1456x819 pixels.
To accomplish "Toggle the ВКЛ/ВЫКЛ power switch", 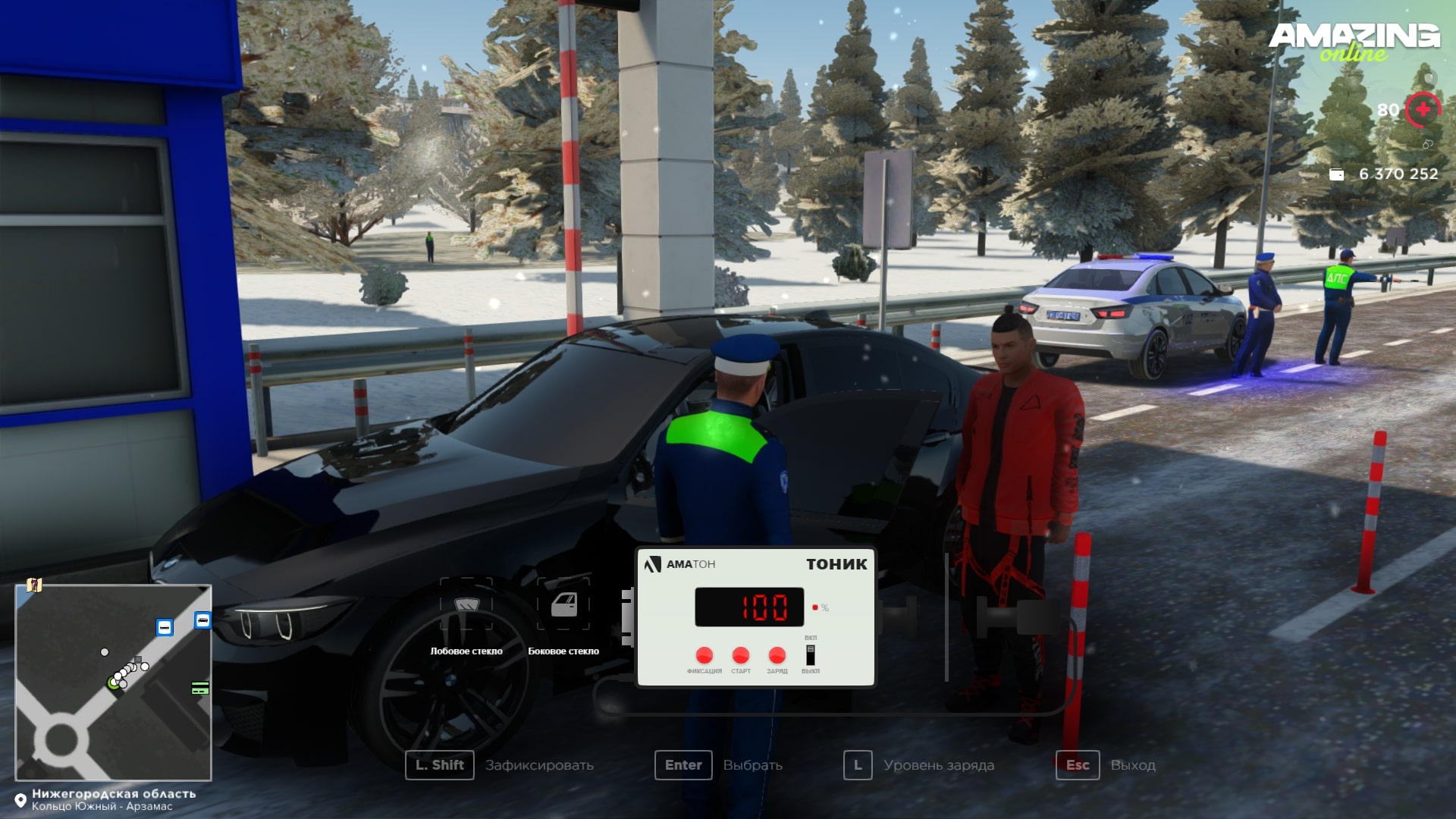I will click(x=811, y=654).
